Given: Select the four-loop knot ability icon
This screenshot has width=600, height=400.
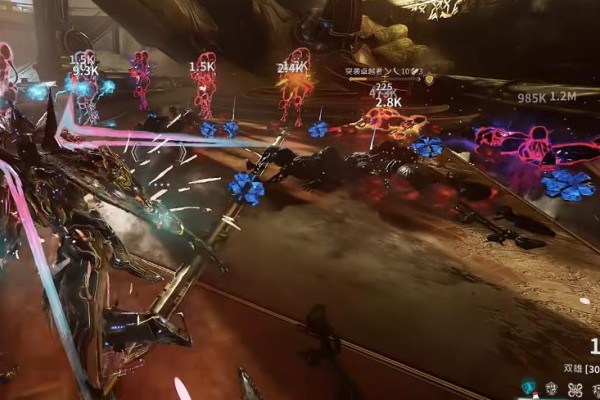Looking at the screenshot, I should (x=574, y=388).
